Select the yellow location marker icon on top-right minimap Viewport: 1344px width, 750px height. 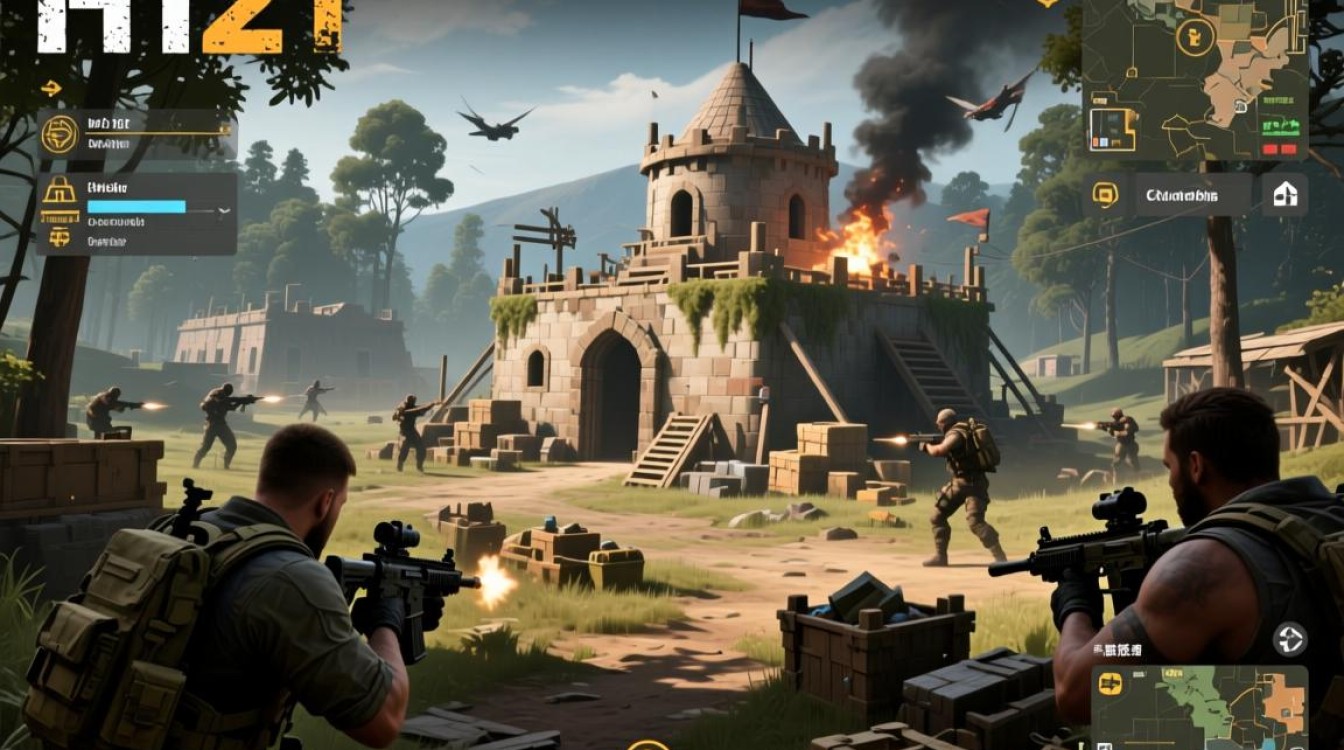coord(1195,37)
